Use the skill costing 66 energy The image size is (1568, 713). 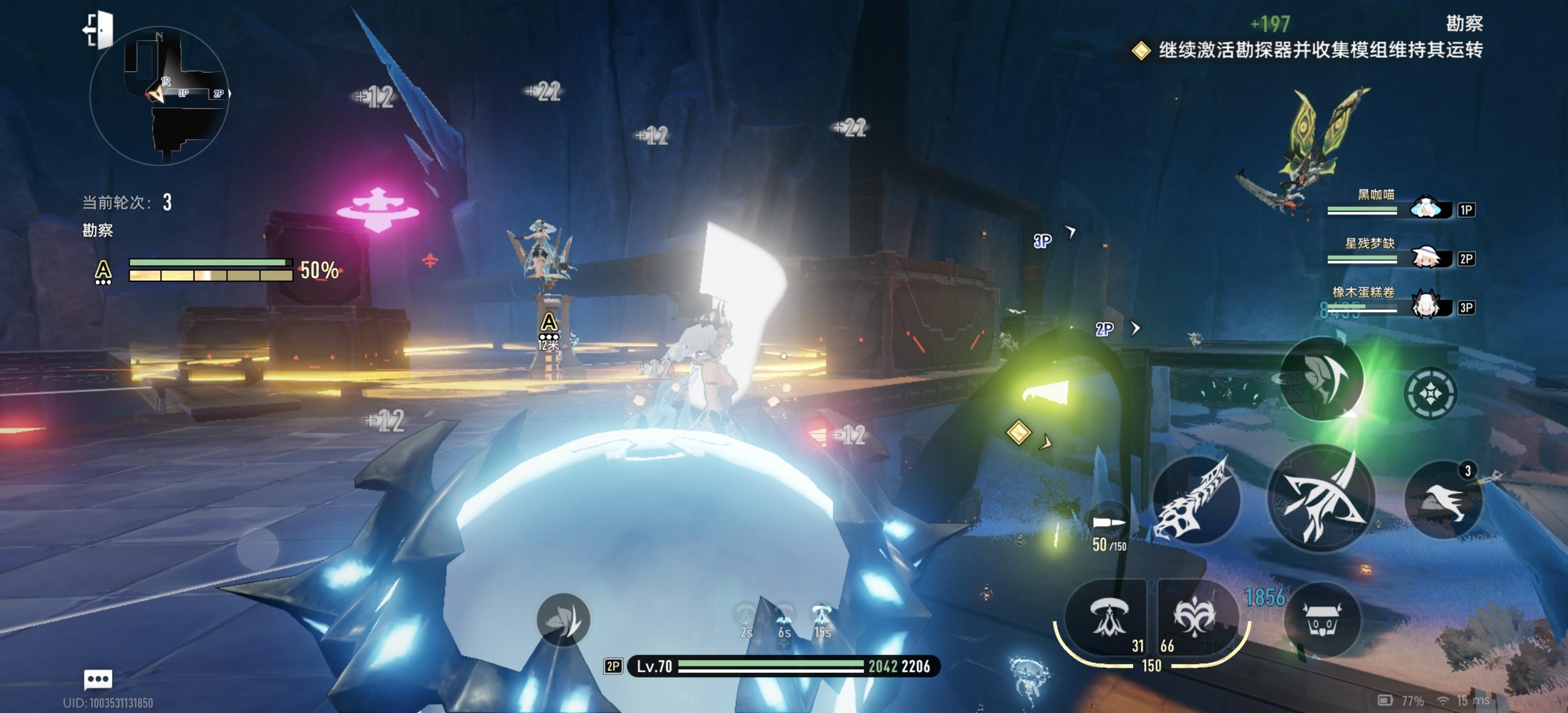[1194, 618]
